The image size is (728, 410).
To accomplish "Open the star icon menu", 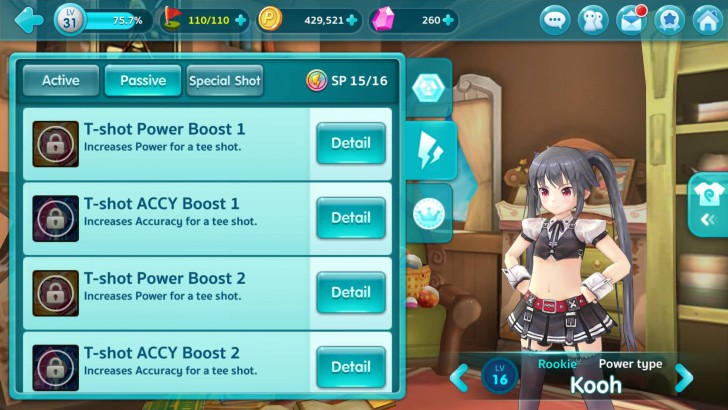I will point(670,20).
